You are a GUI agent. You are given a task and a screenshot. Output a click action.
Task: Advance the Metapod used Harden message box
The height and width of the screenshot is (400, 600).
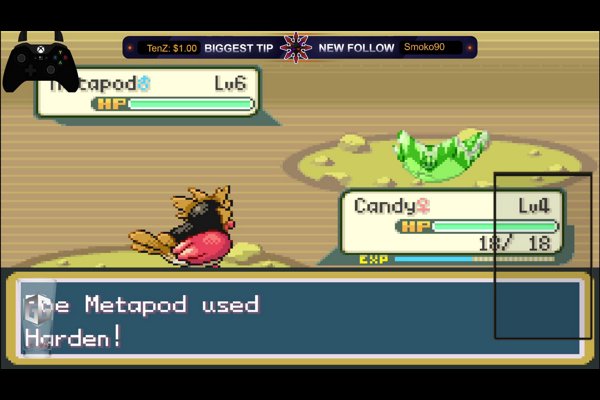tap(300, 320)
